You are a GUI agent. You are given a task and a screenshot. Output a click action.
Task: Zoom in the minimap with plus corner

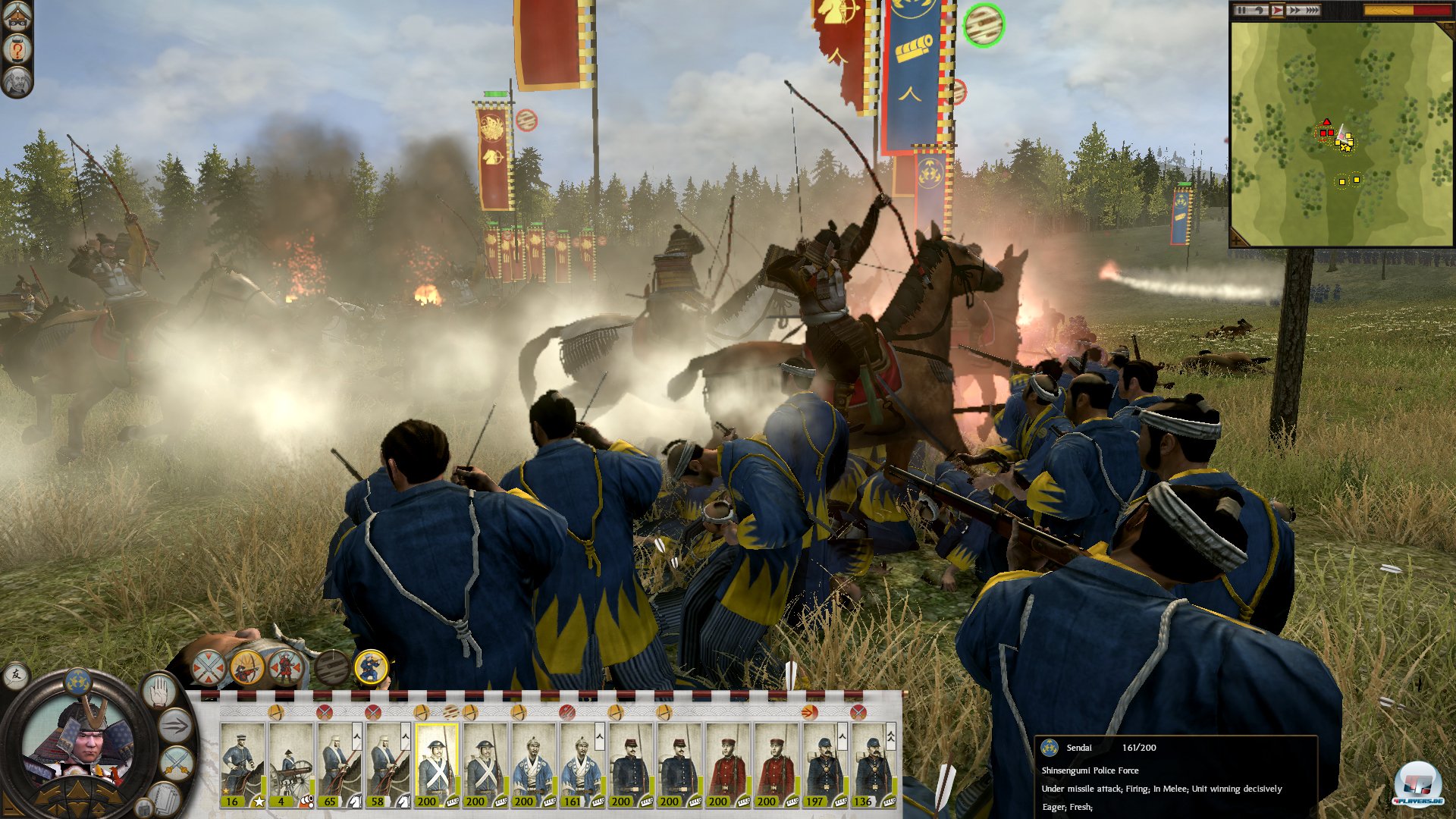point(1238,239)
